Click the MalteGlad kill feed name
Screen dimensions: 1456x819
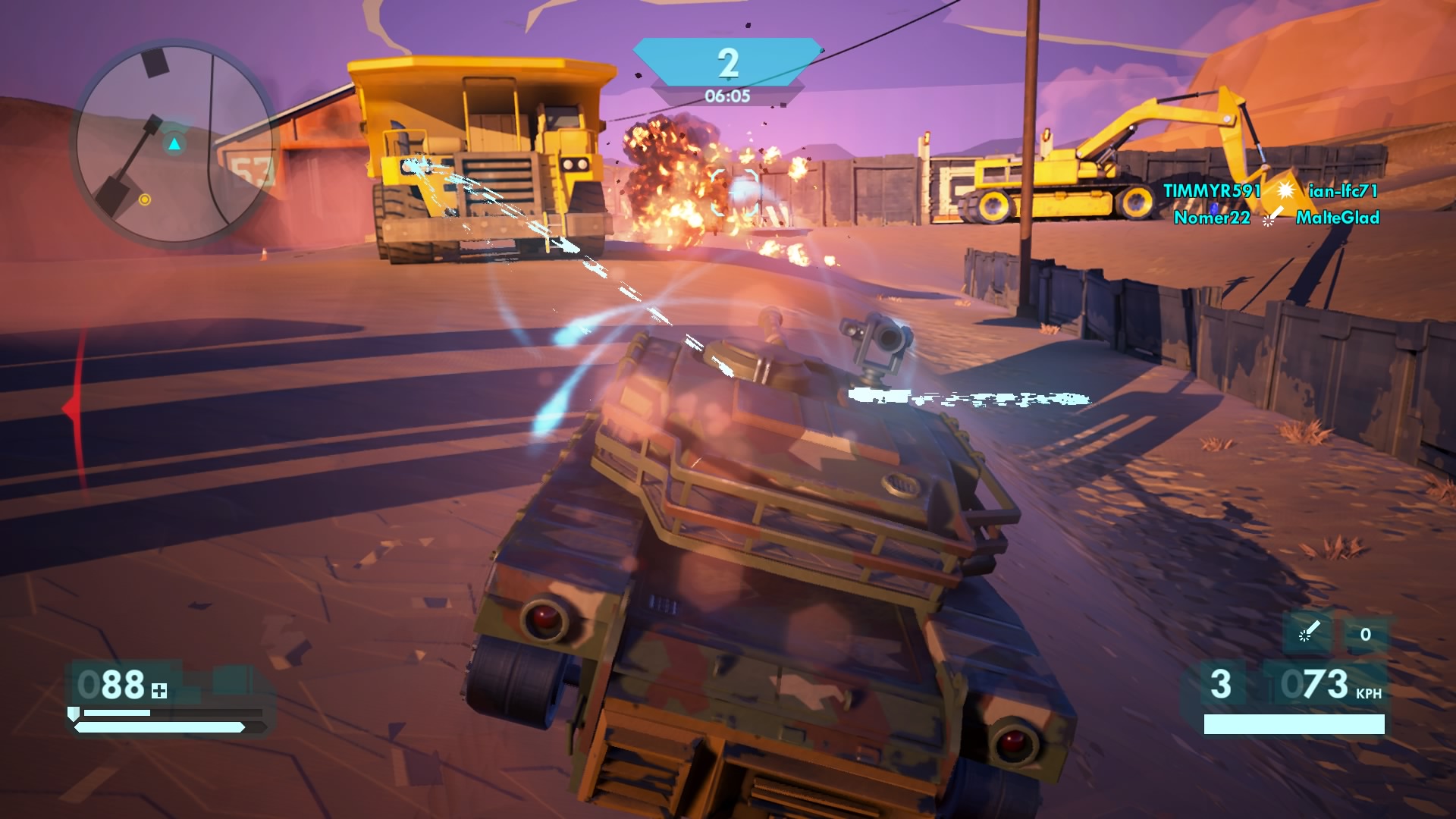tap(1337, 218)
